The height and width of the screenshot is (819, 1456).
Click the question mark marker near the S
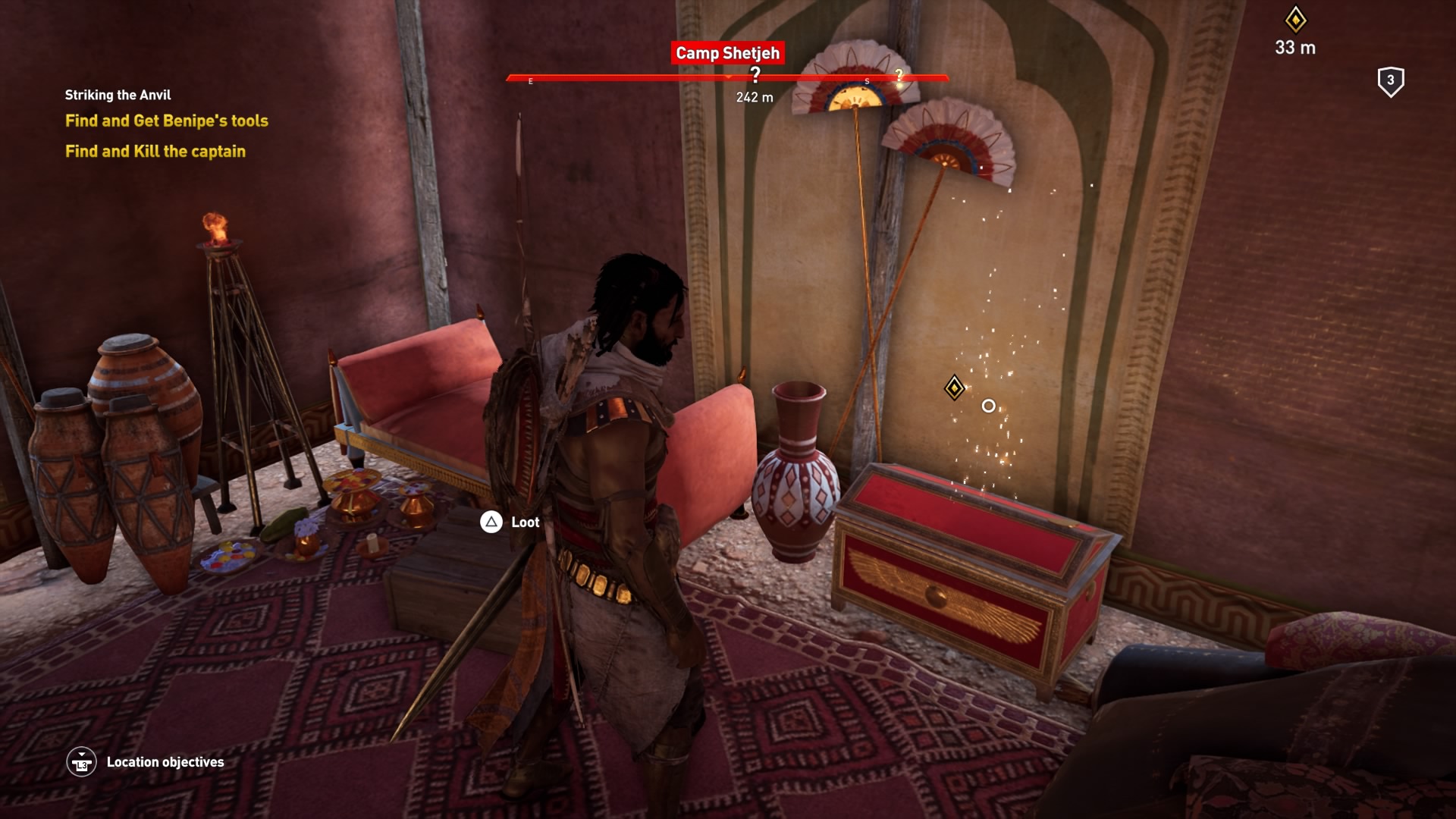click(899, 75)
